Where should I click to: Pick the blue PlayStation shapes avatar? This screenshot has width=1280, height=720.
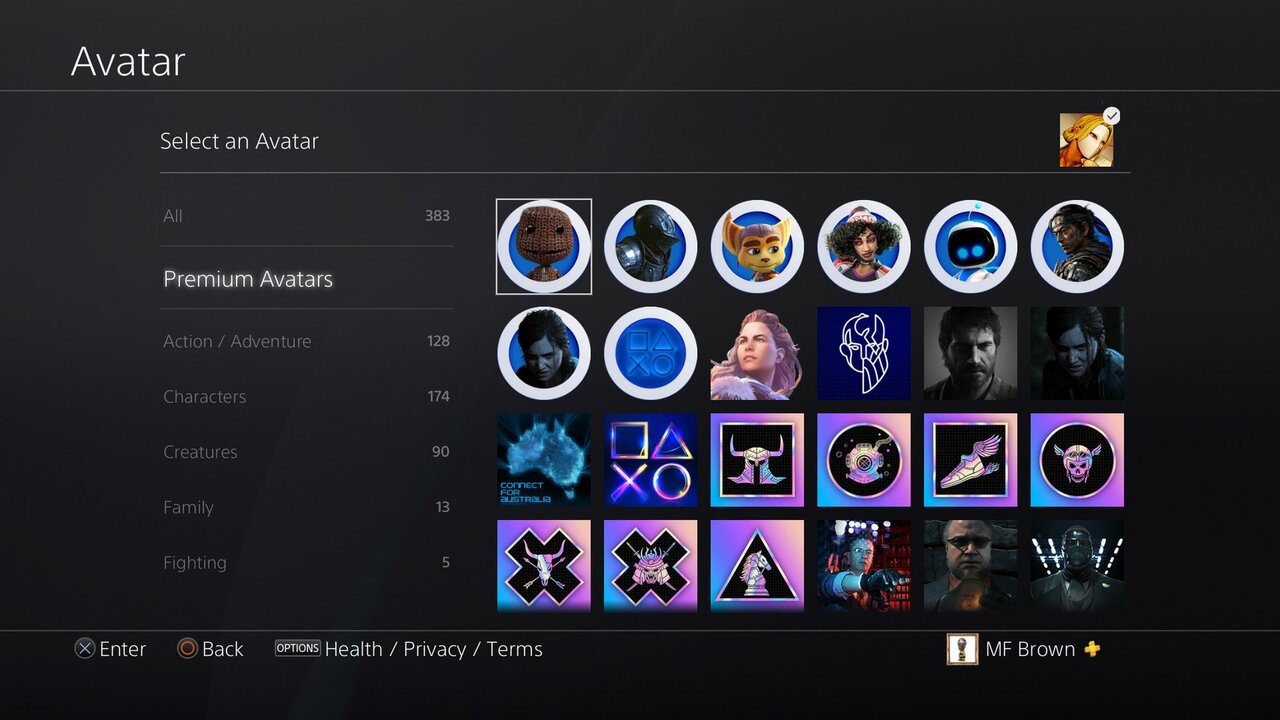(x=650, y=352)
